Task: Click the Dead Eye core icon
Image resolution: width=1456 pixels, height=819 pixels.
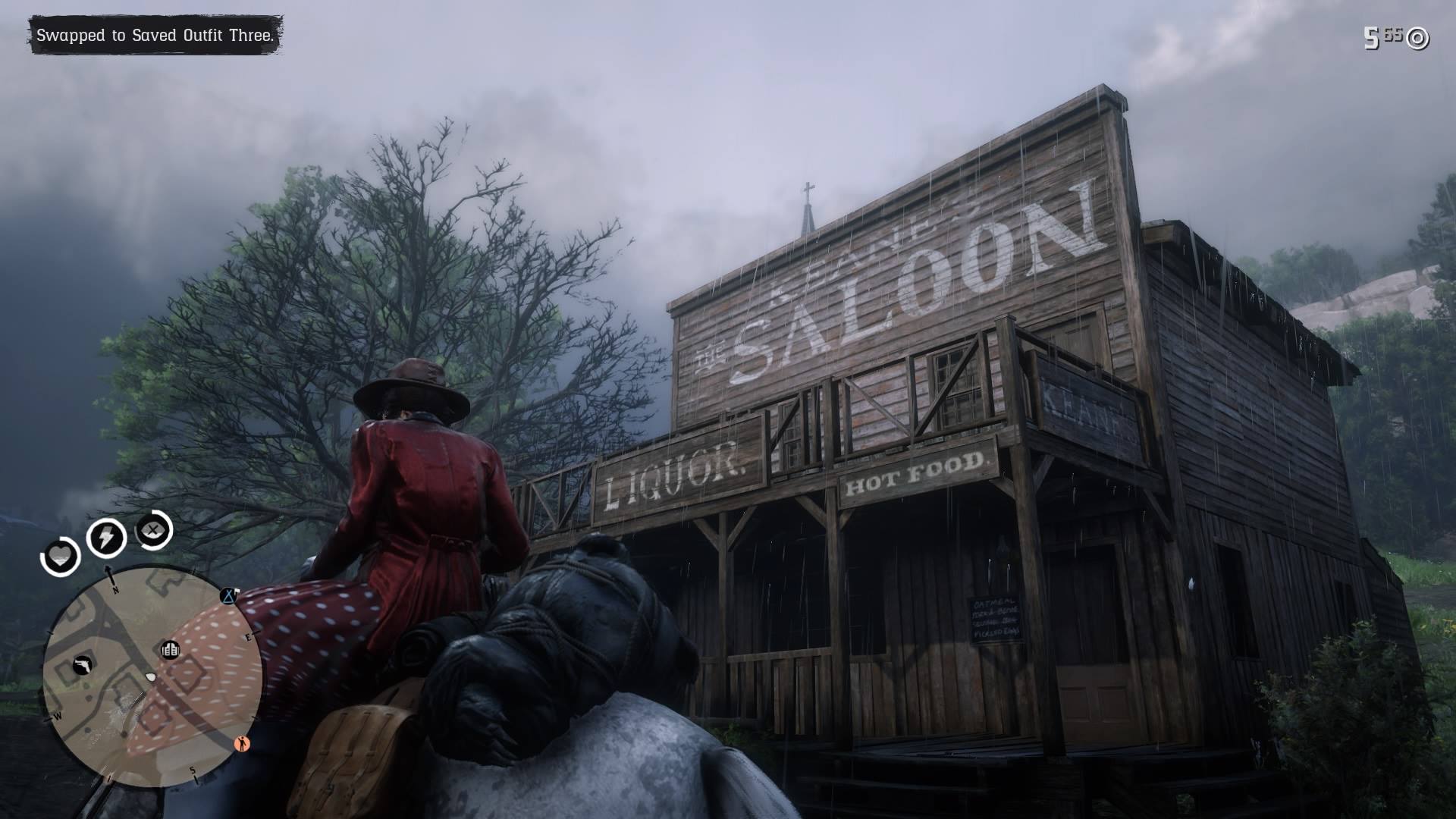Action: tap(154, 530)
